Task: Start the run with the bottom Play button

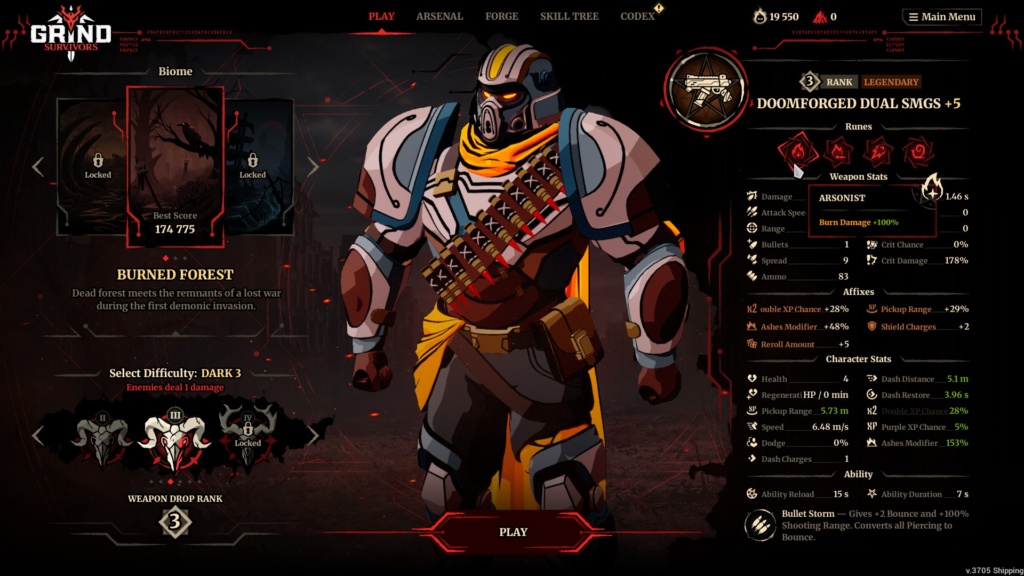Action: [x=513, y=532]
